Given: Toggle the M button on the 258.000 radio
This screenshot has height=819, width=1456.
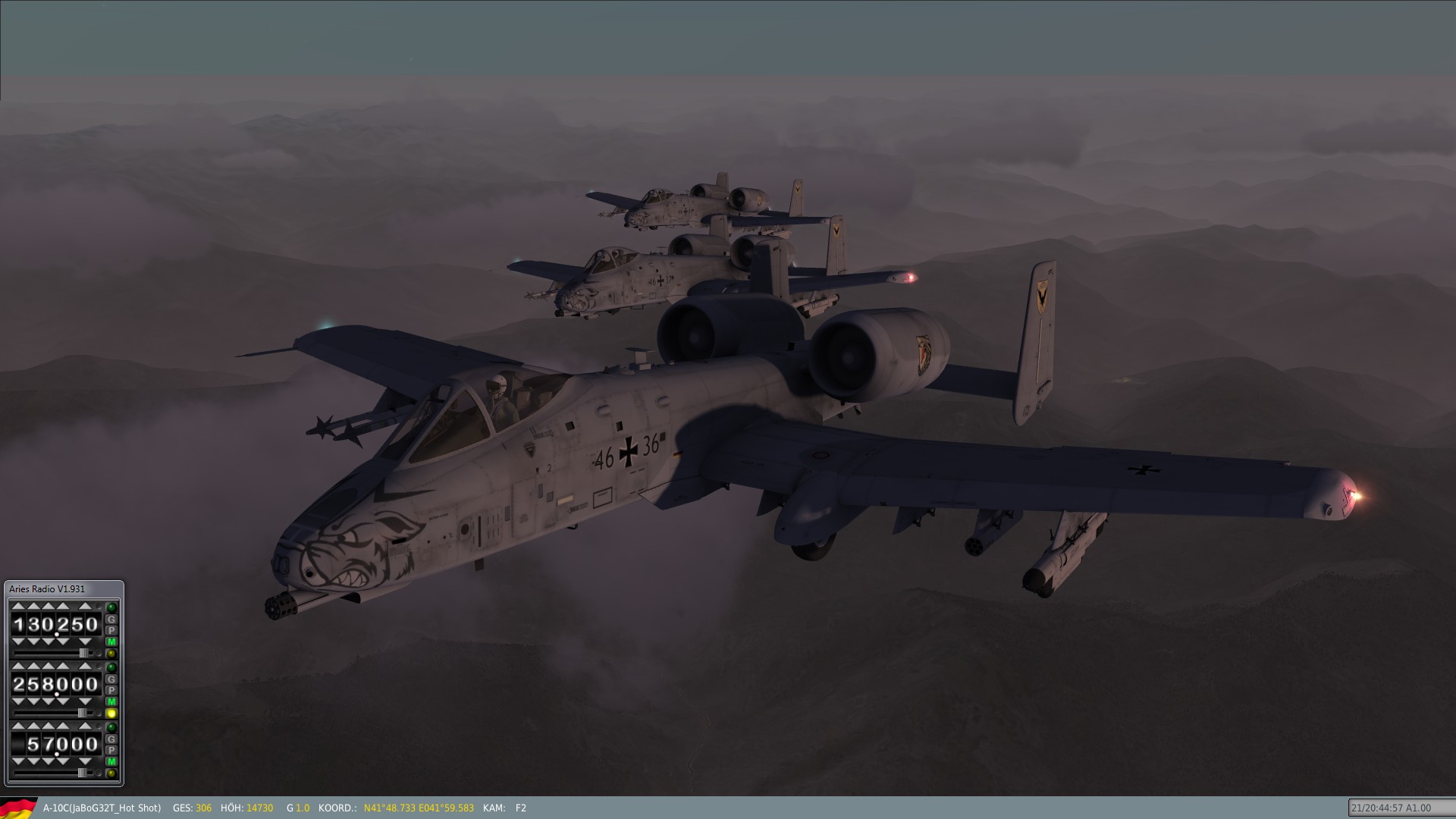Looking at the screenshot, I should 111,701.
